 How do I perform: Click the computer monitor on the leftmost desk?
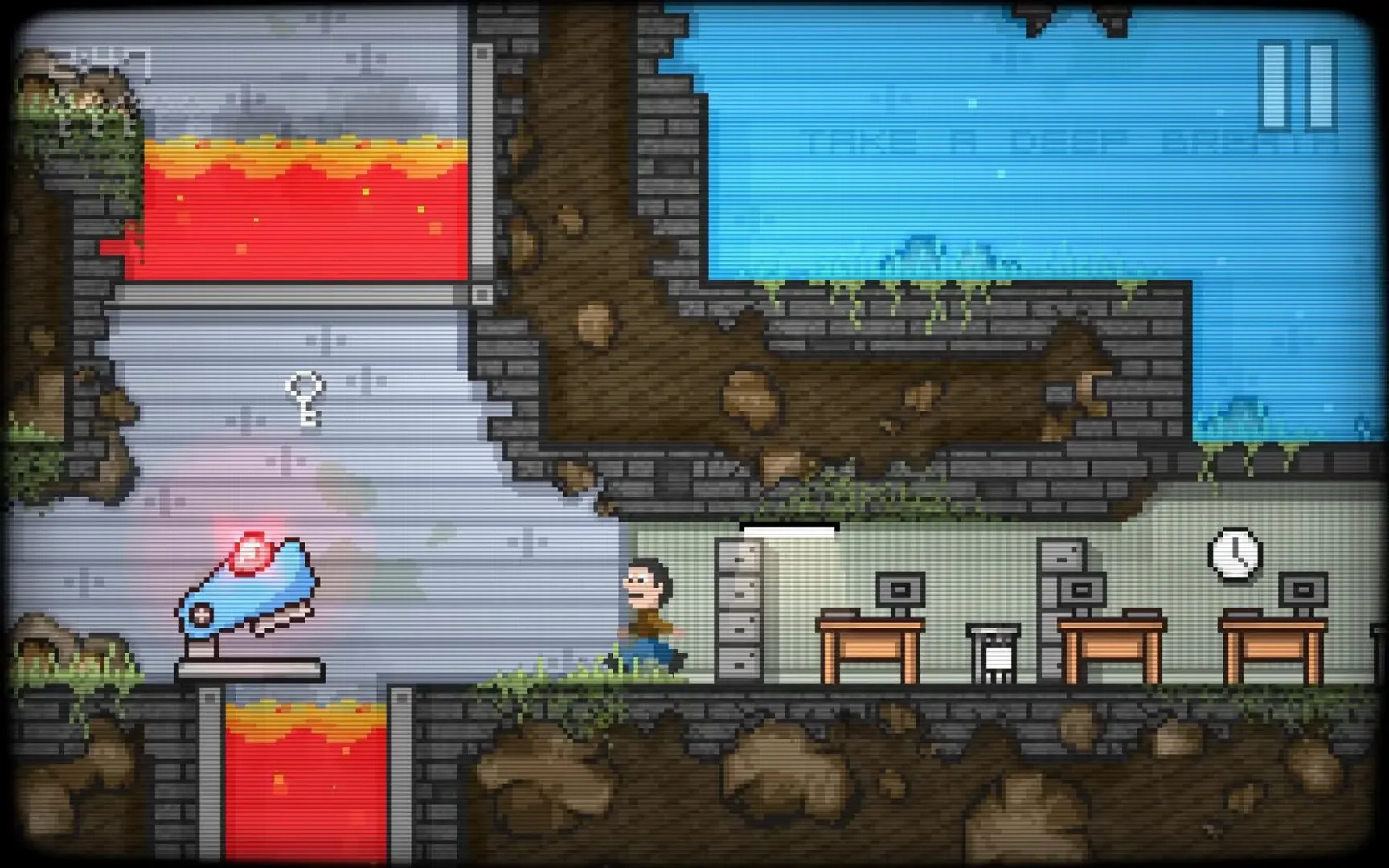pos(902,591)
